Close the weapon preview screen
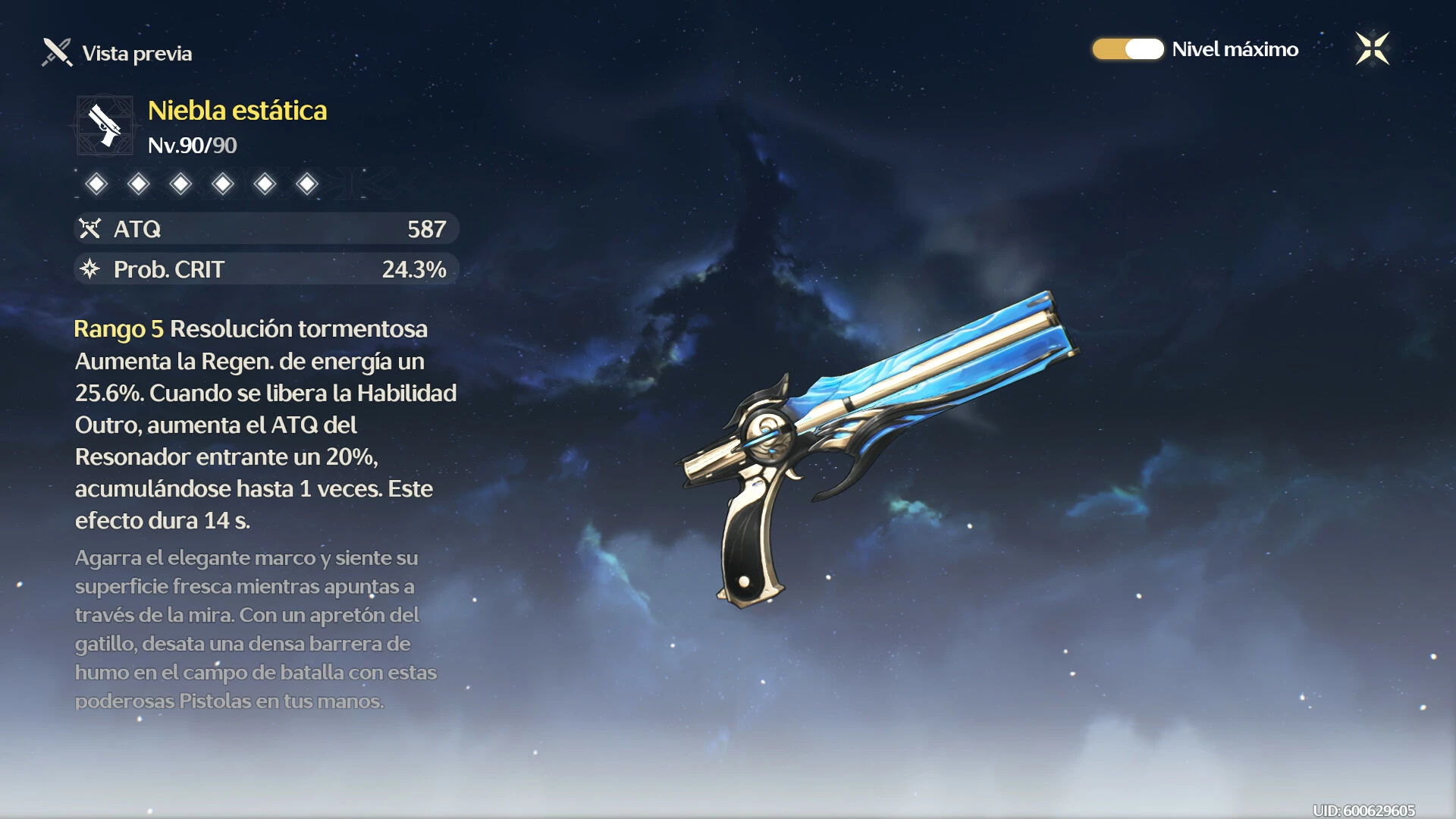The height and width of the screenshot is (819, 1456). coord(1372,49)
